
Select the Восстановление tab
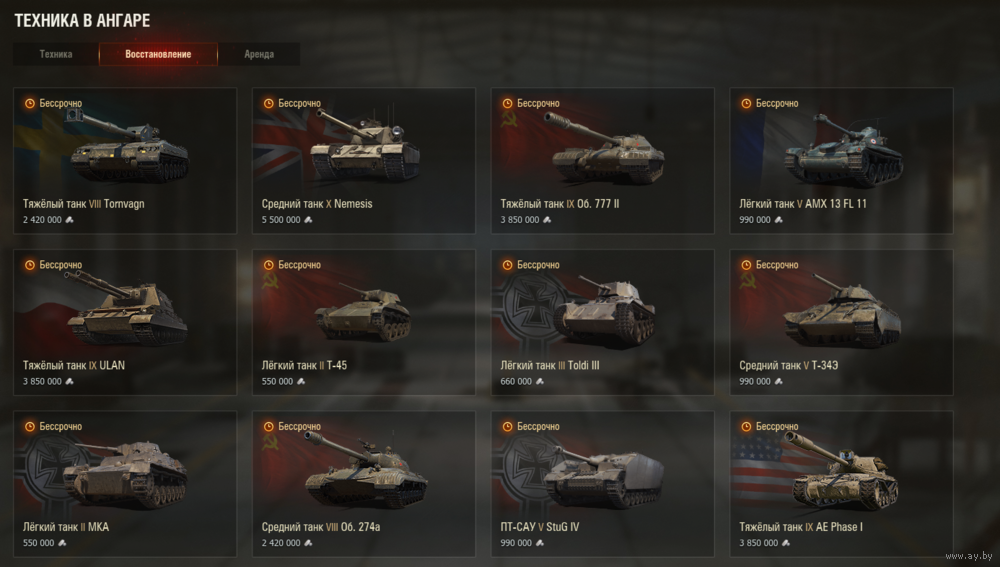pos(158,54)
